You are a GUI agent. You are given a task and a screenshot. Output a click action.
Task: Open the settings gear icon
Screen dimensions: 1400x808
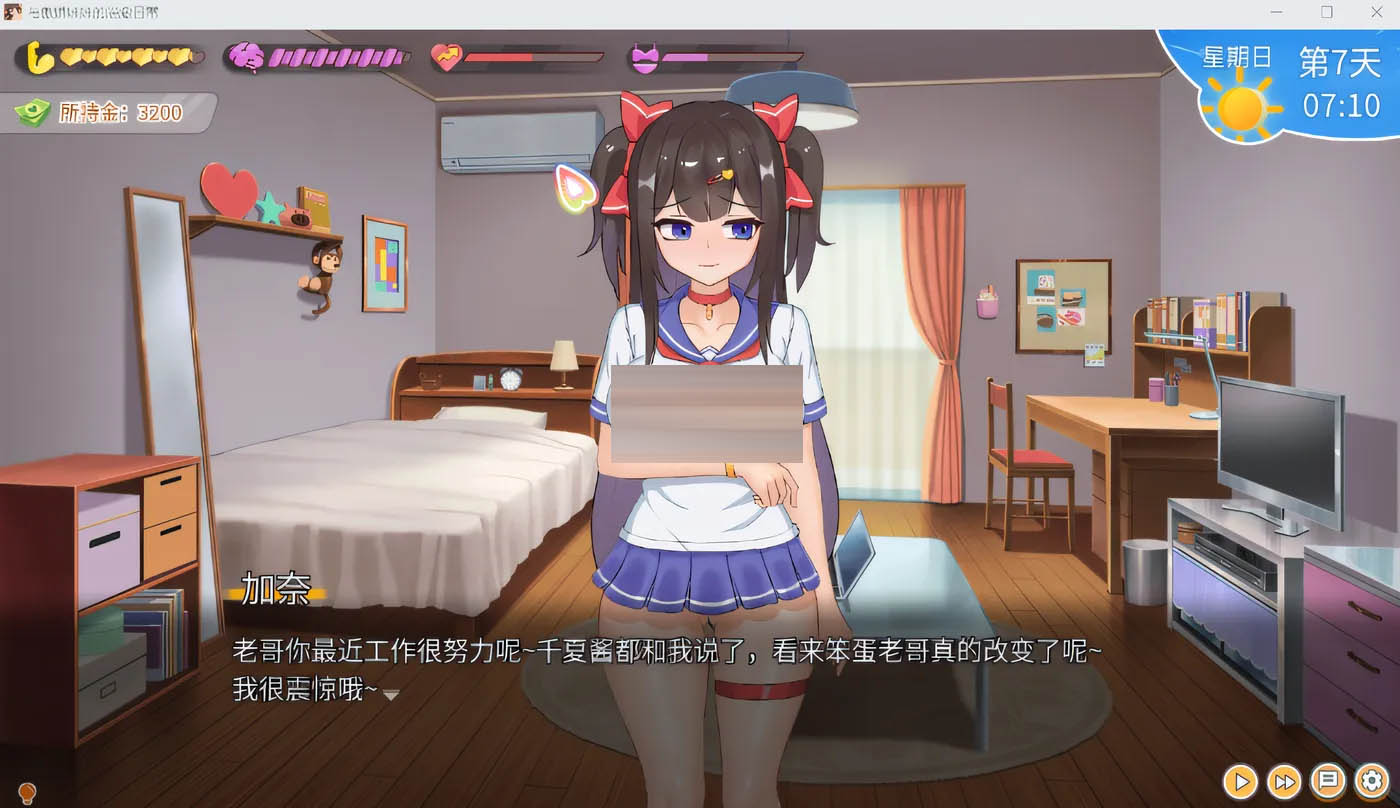point(1372,783)
